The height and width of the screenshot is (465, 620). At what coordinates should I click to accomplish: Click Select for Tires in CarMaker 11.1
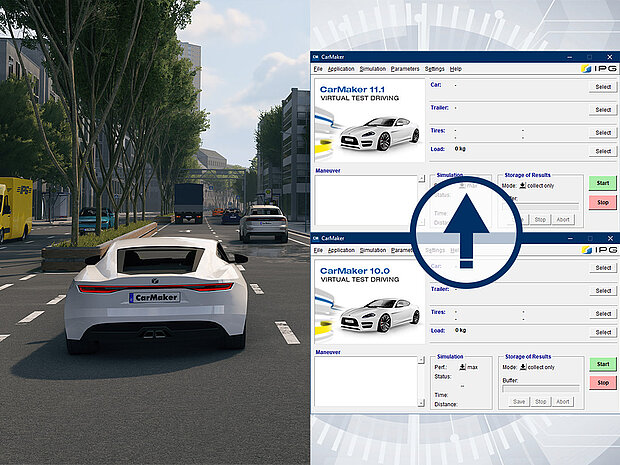click(x=603, y=132)
